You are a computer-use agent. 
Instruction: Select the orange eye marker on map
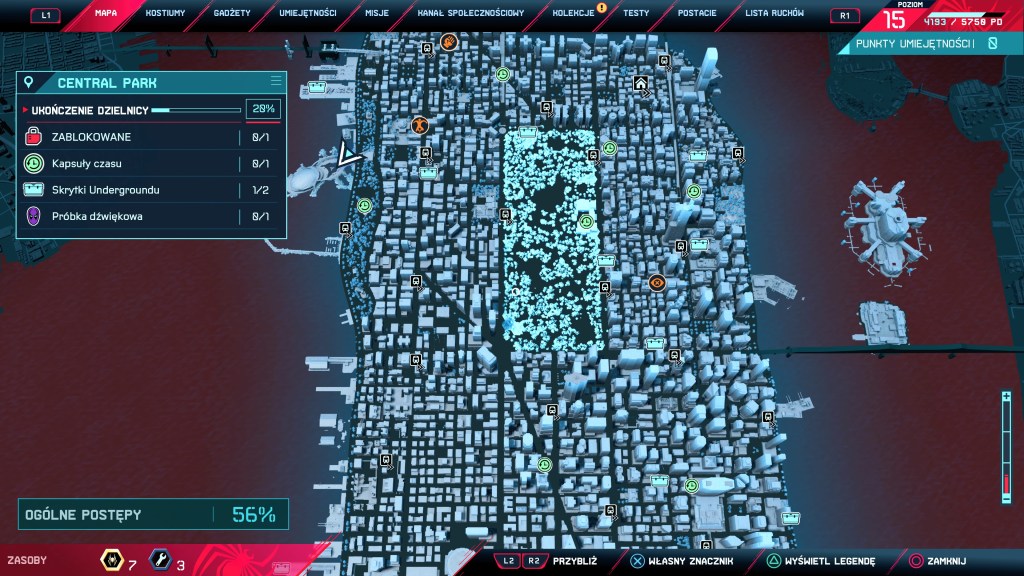point(657,282)
